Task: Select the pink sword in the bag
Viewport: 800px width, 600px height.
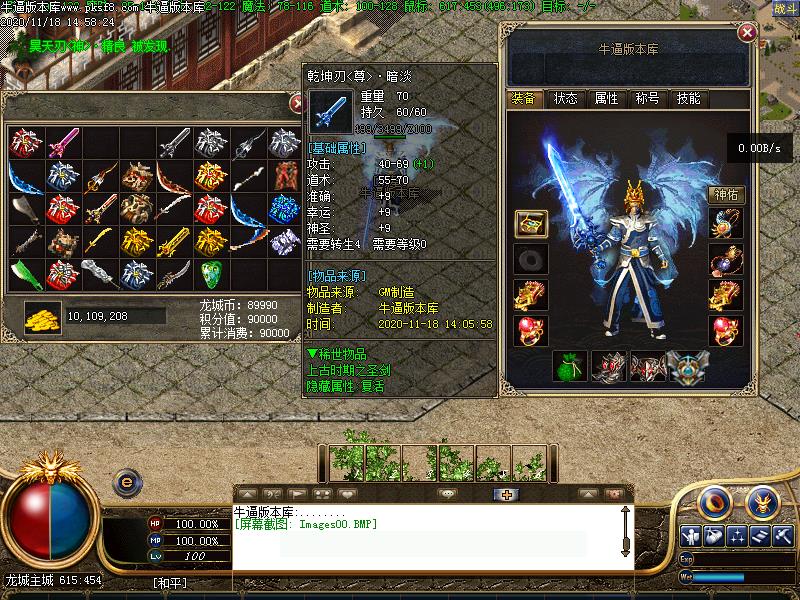Action: pos(62,141)
